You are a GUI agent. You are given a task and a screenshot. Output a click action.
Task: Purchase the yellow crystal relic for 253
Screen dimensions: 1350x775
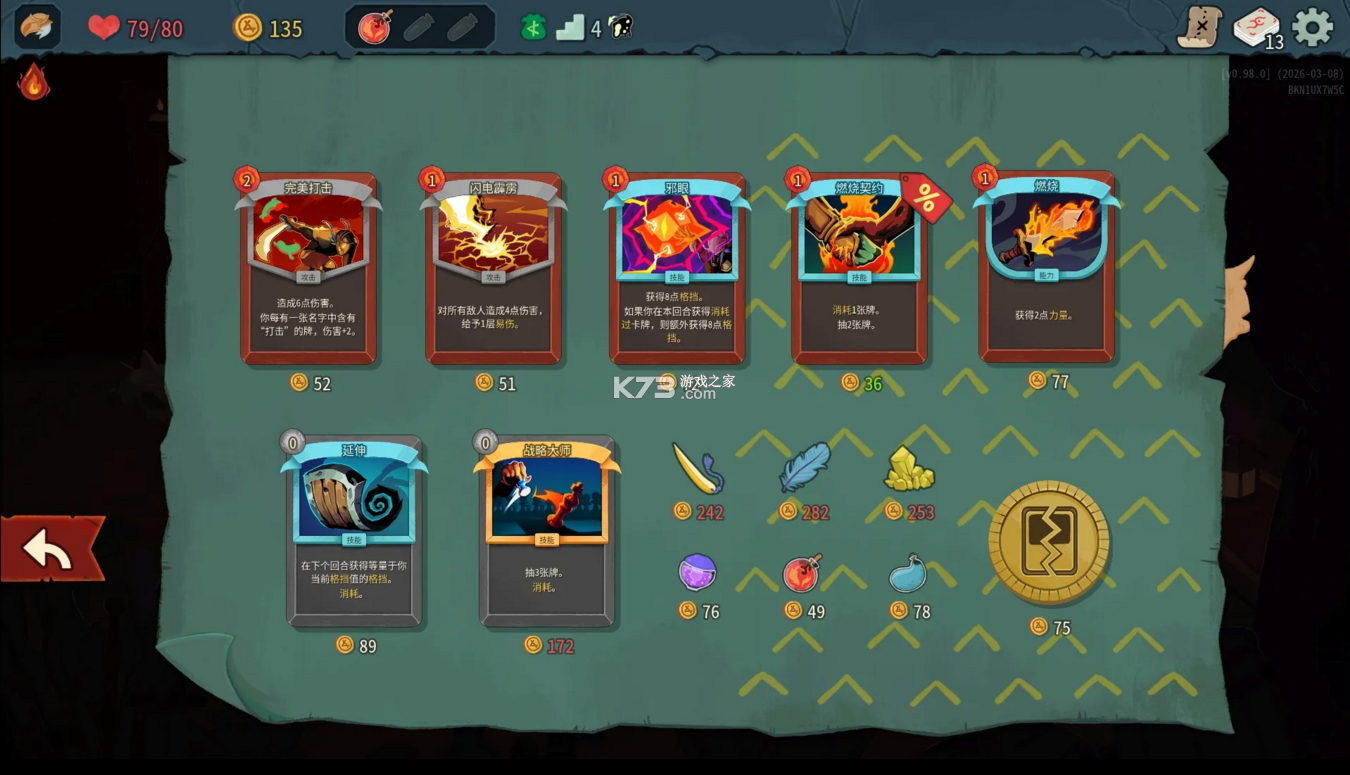click(908, 469)
